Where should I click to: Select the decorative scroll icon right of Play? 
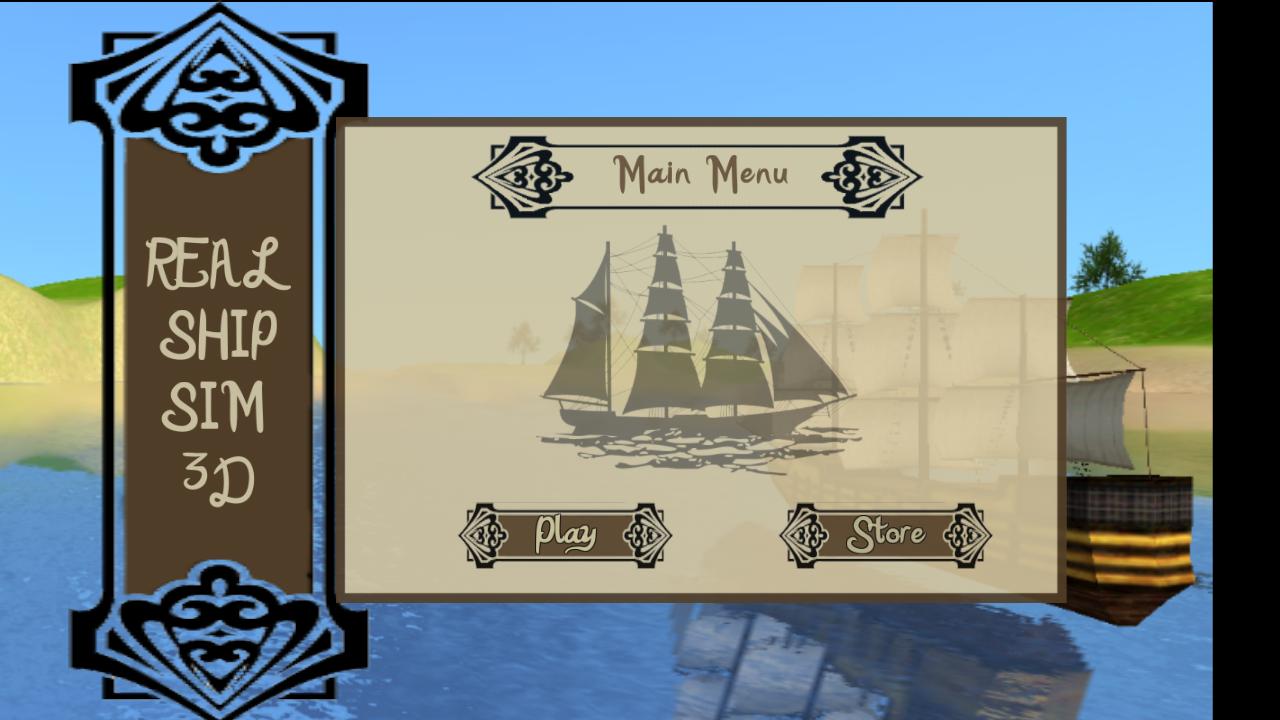click(644, 536)
